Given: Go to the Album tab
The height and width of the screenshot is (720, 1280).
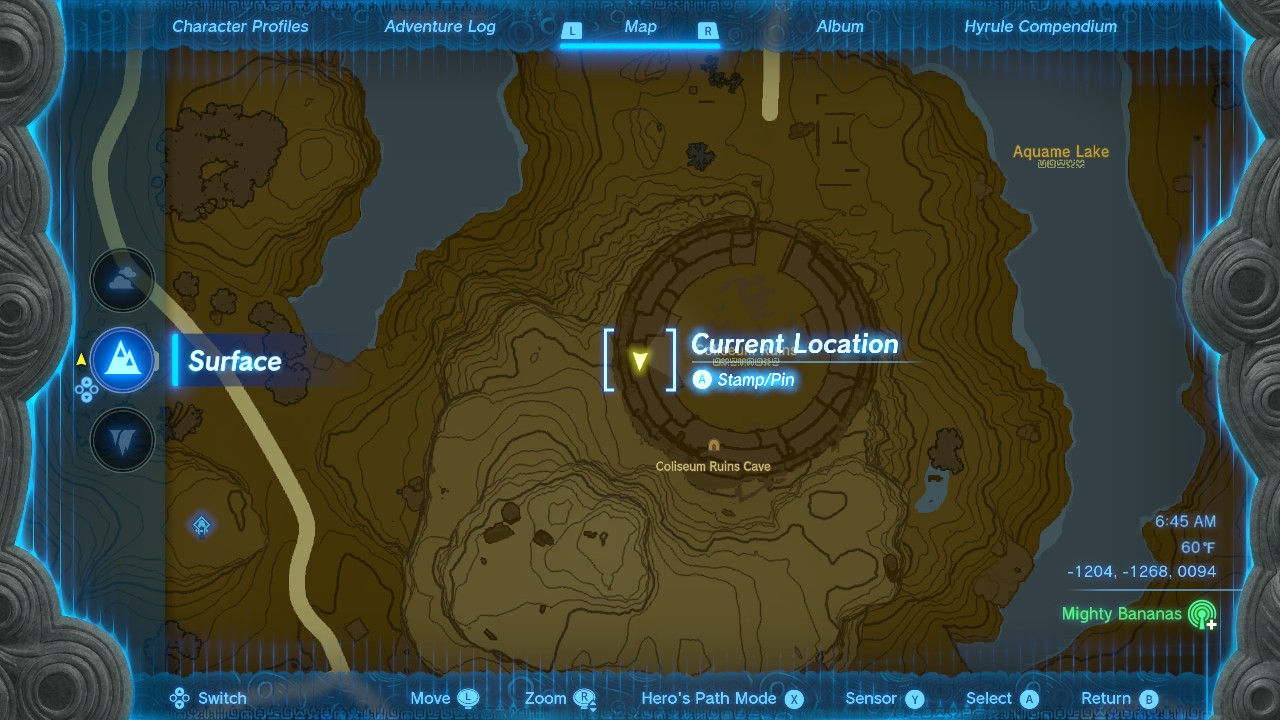Looking at the screenshot, I should 840,27.
